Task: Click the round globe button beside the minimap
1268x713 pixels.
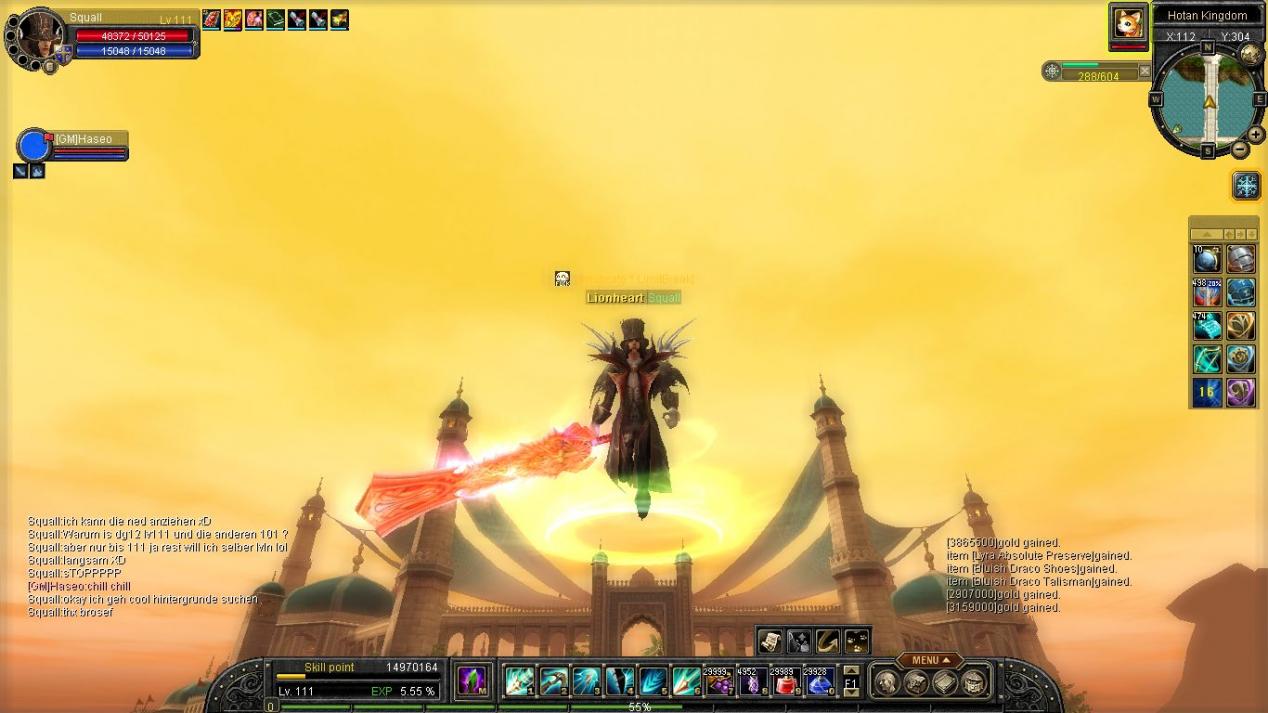Action: (1250, 54)
